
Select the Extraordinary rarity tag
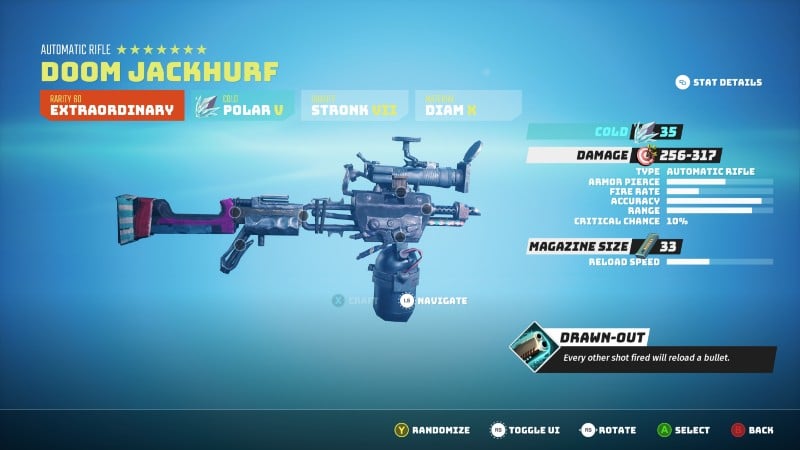[x=112, y=106]
